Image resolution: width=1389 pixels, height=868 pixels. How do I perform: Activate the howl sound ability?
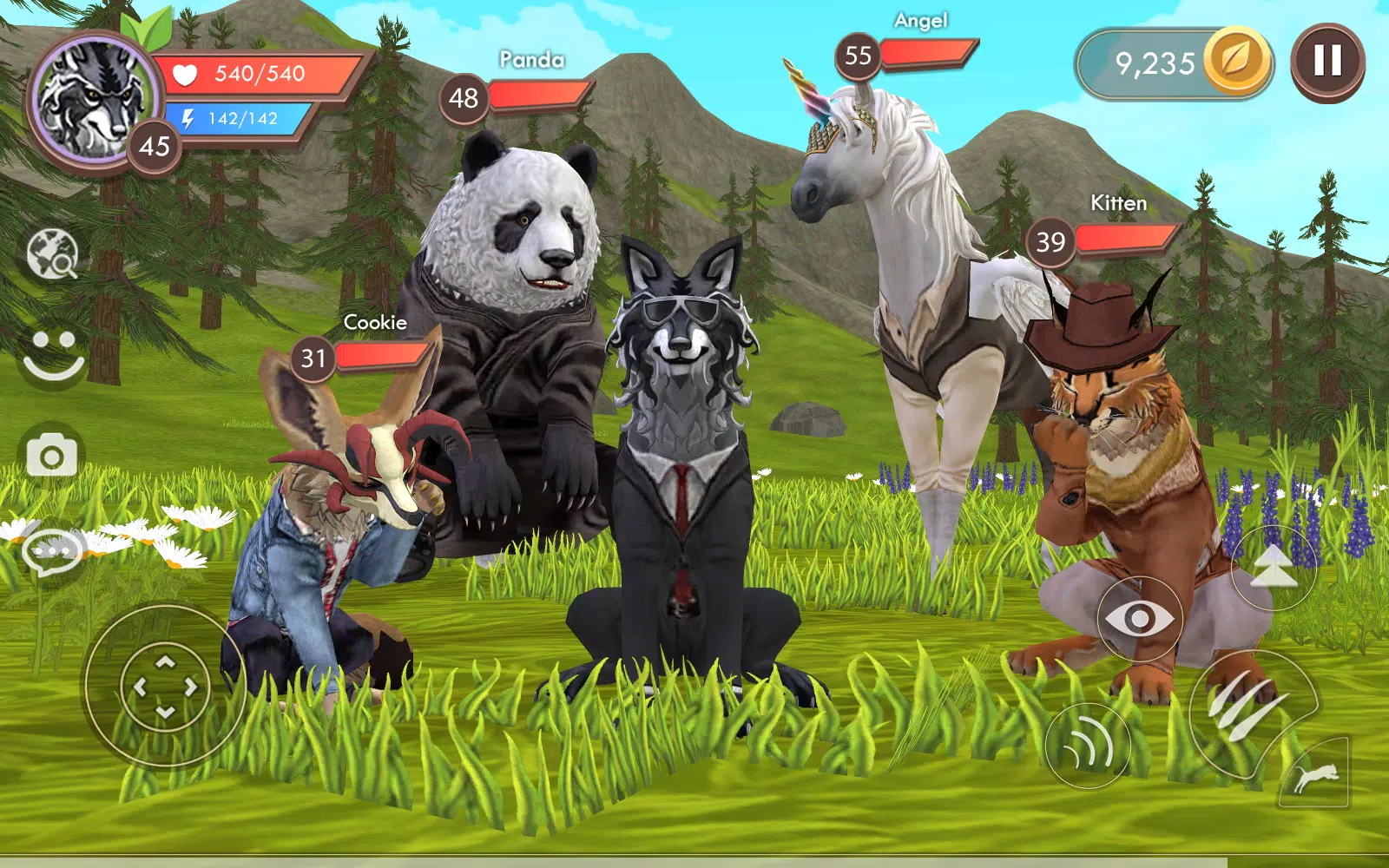(1087, 745)
